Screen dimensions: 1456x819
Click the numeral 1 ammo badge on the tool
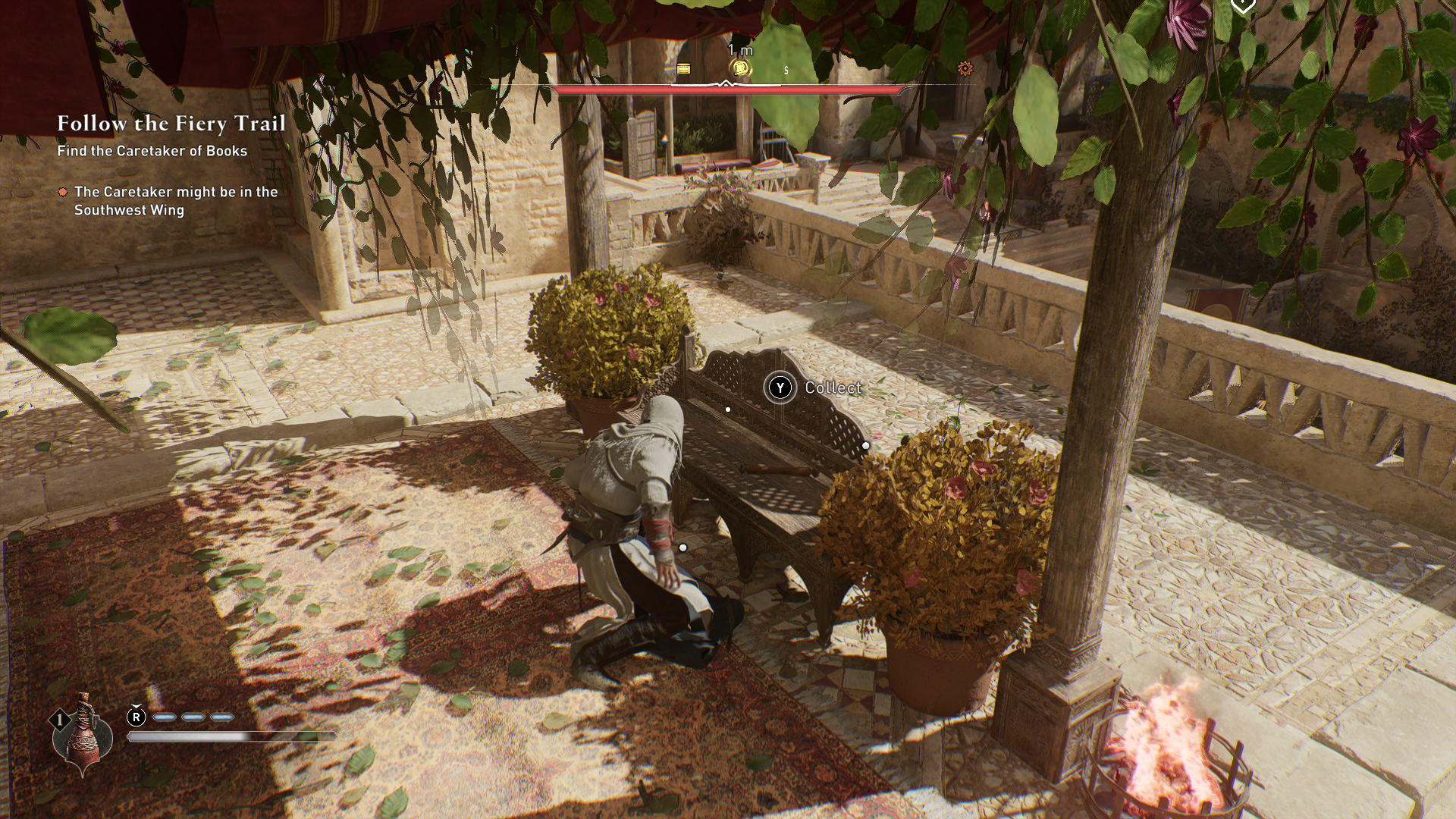(60, 718)
